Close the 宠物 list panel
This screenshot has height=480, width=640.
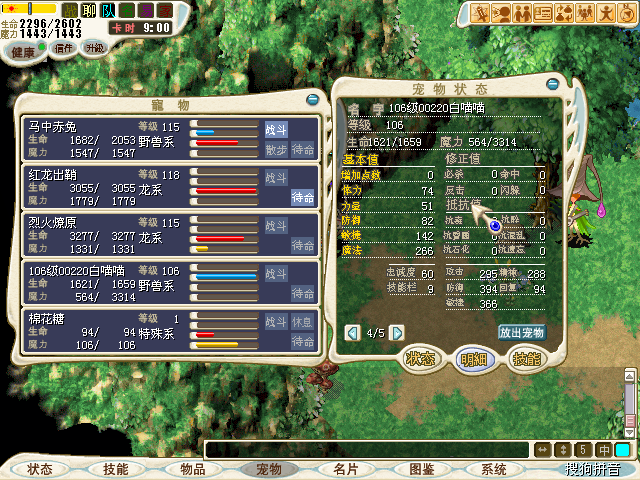[x=313, y=100]
